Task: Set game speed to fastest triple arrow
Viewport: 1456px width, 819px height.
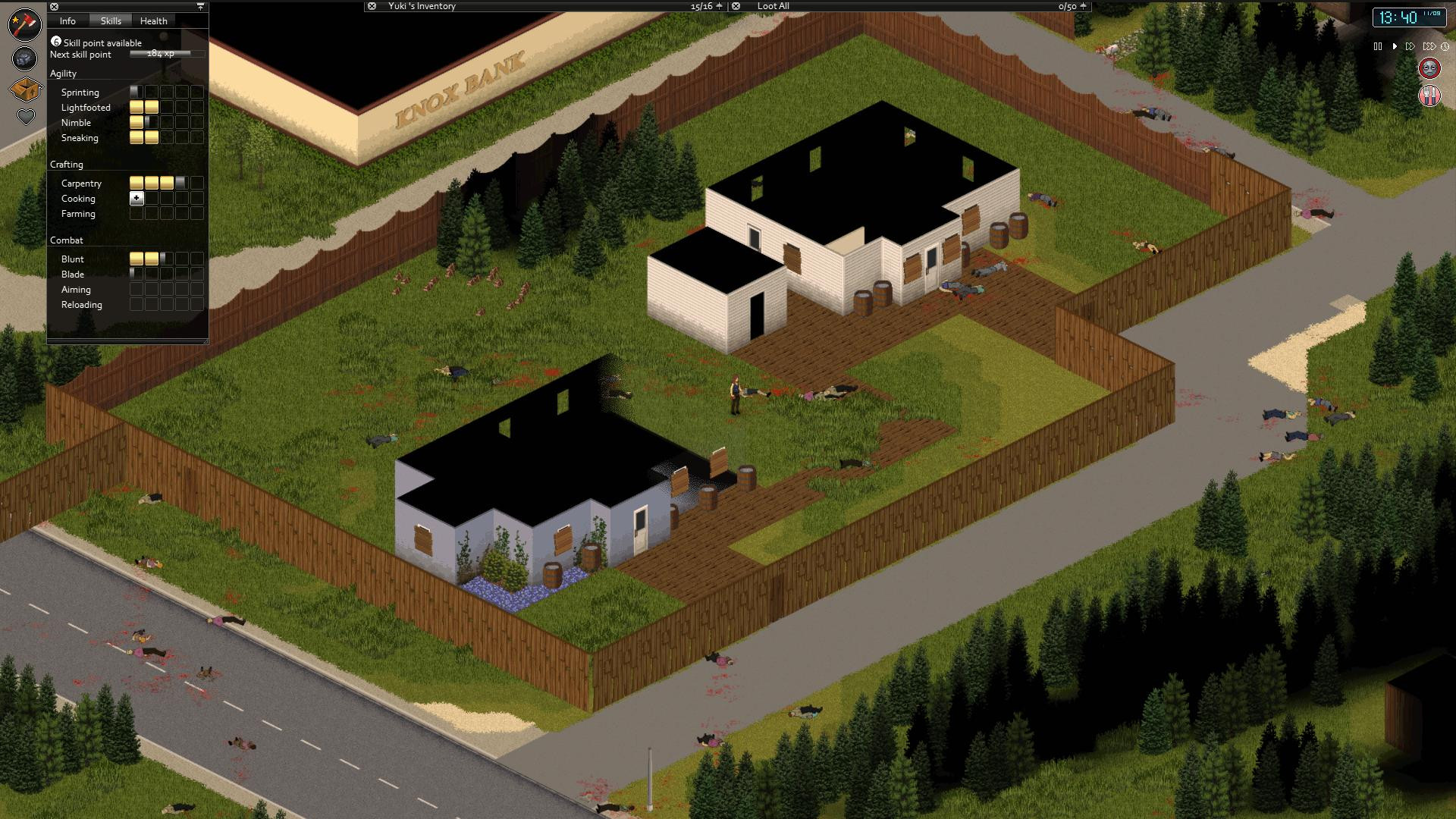Action: point(1429,46)
